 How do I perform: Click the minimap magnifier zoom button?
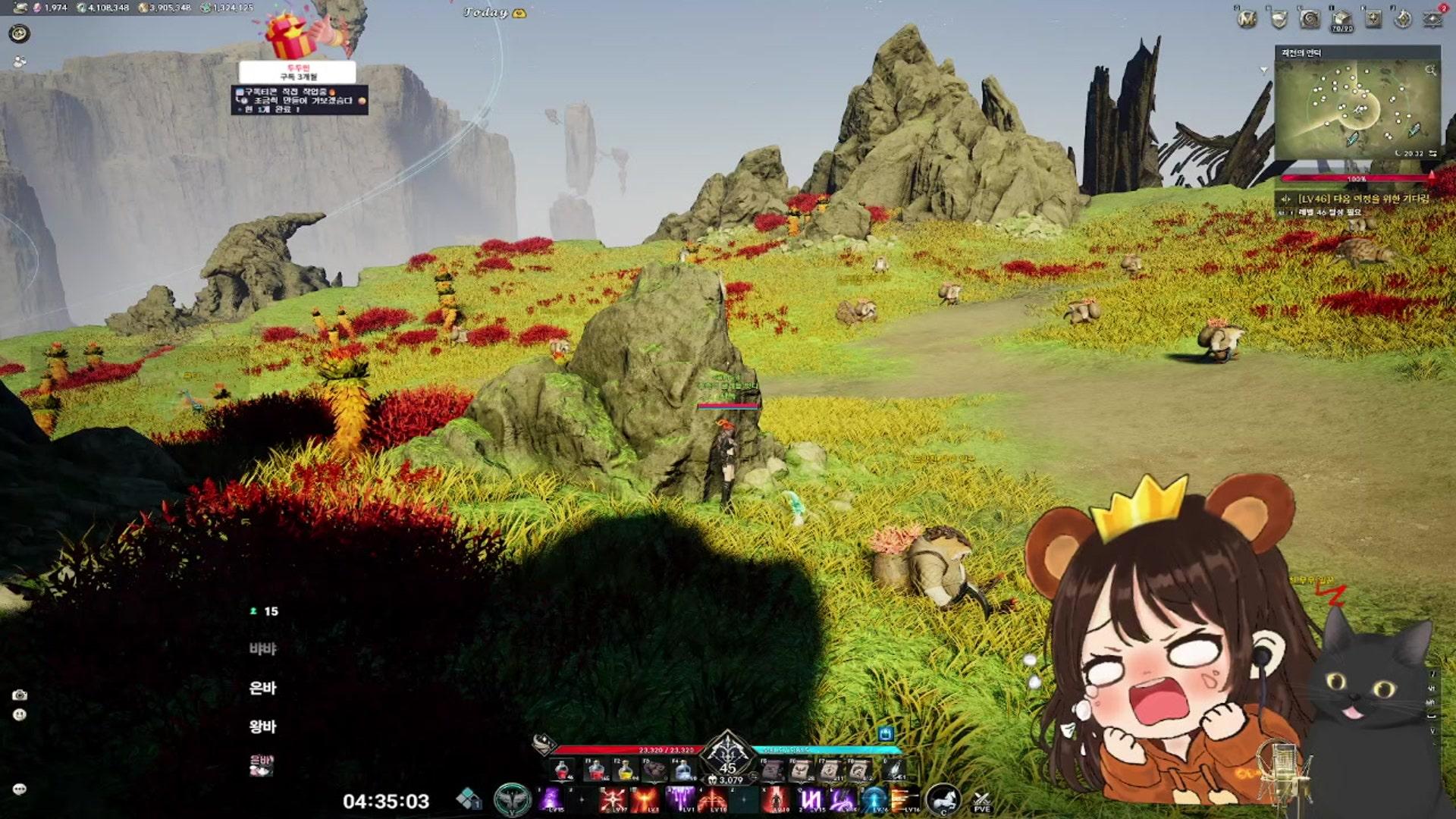click(x=1430, y=71)
